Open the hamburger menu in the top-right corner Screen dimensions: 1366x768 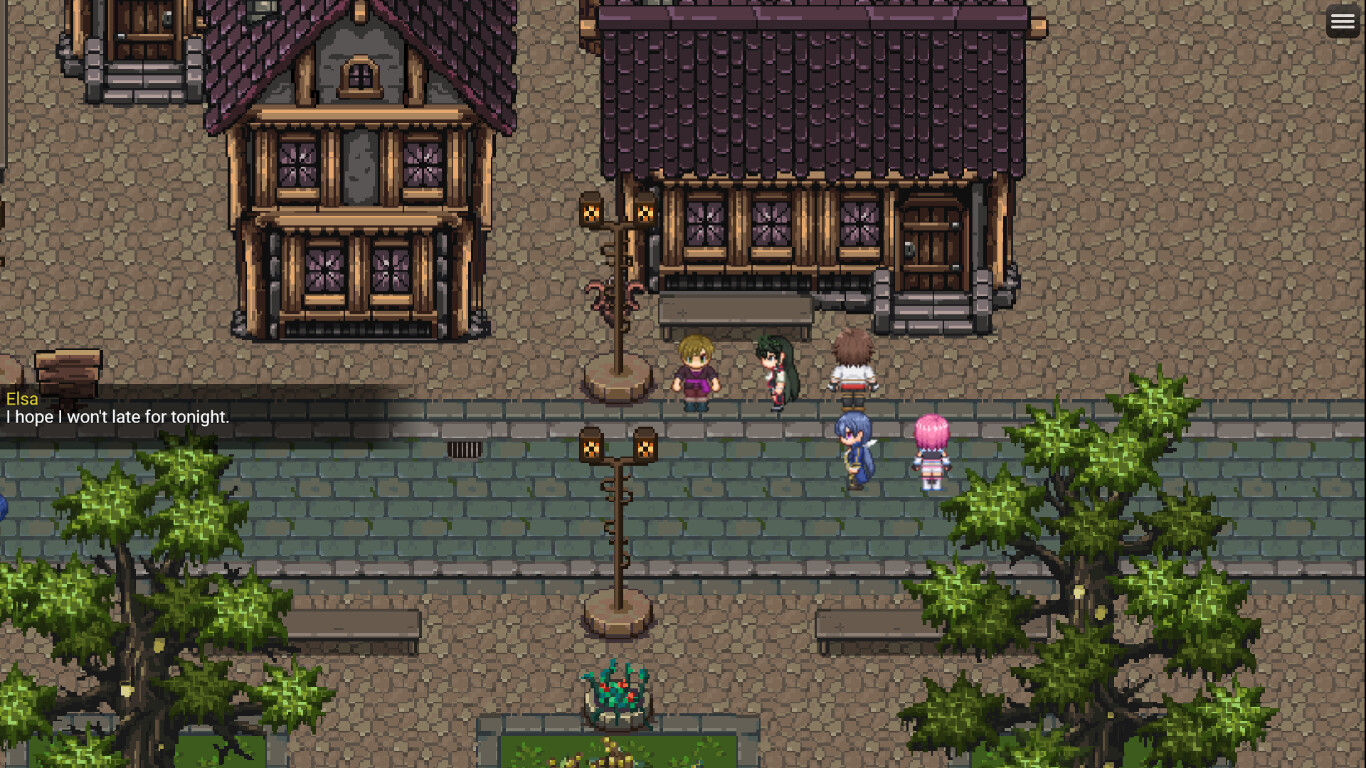tap(1343, 20)
